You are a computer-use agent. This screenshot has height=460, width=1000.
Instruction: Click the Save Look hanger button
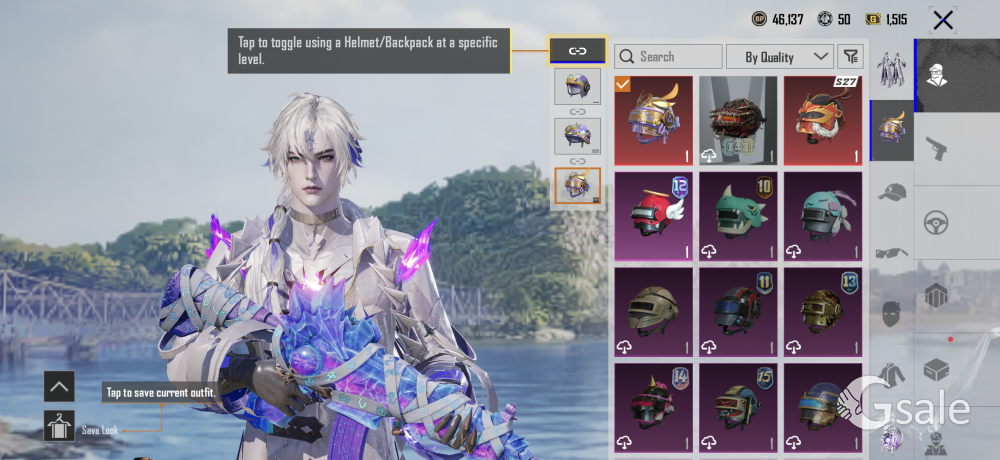[59, 425]
